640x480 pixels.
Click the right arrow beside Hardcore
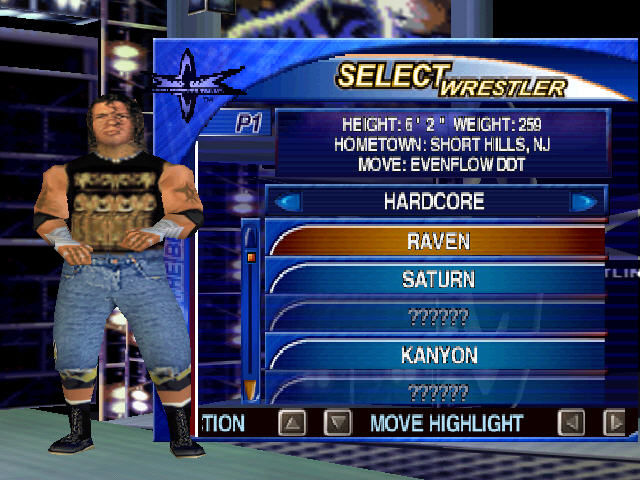pos(583,202)
